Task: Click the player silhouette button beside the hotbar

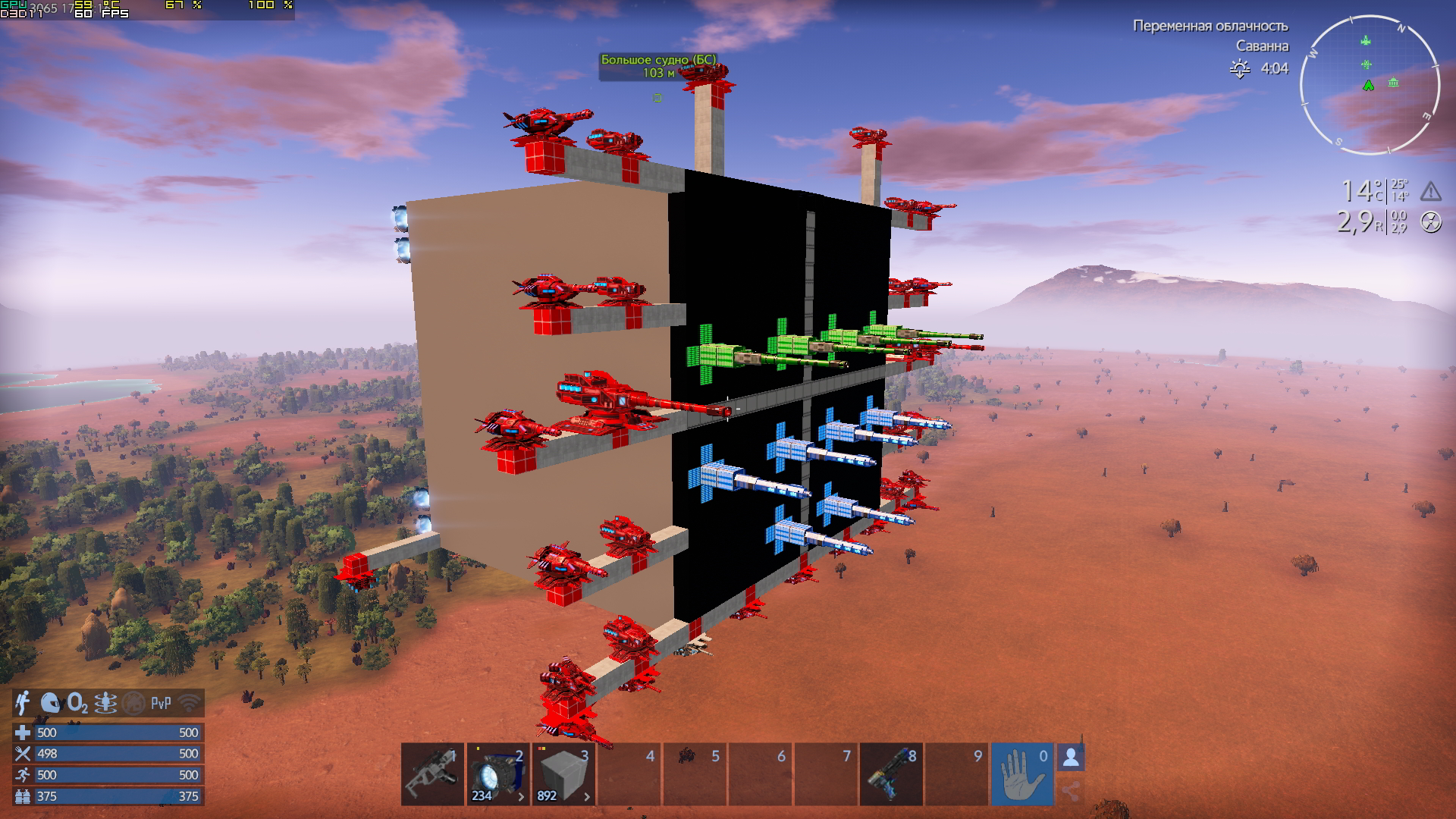Action: [x=1071, y=758]
